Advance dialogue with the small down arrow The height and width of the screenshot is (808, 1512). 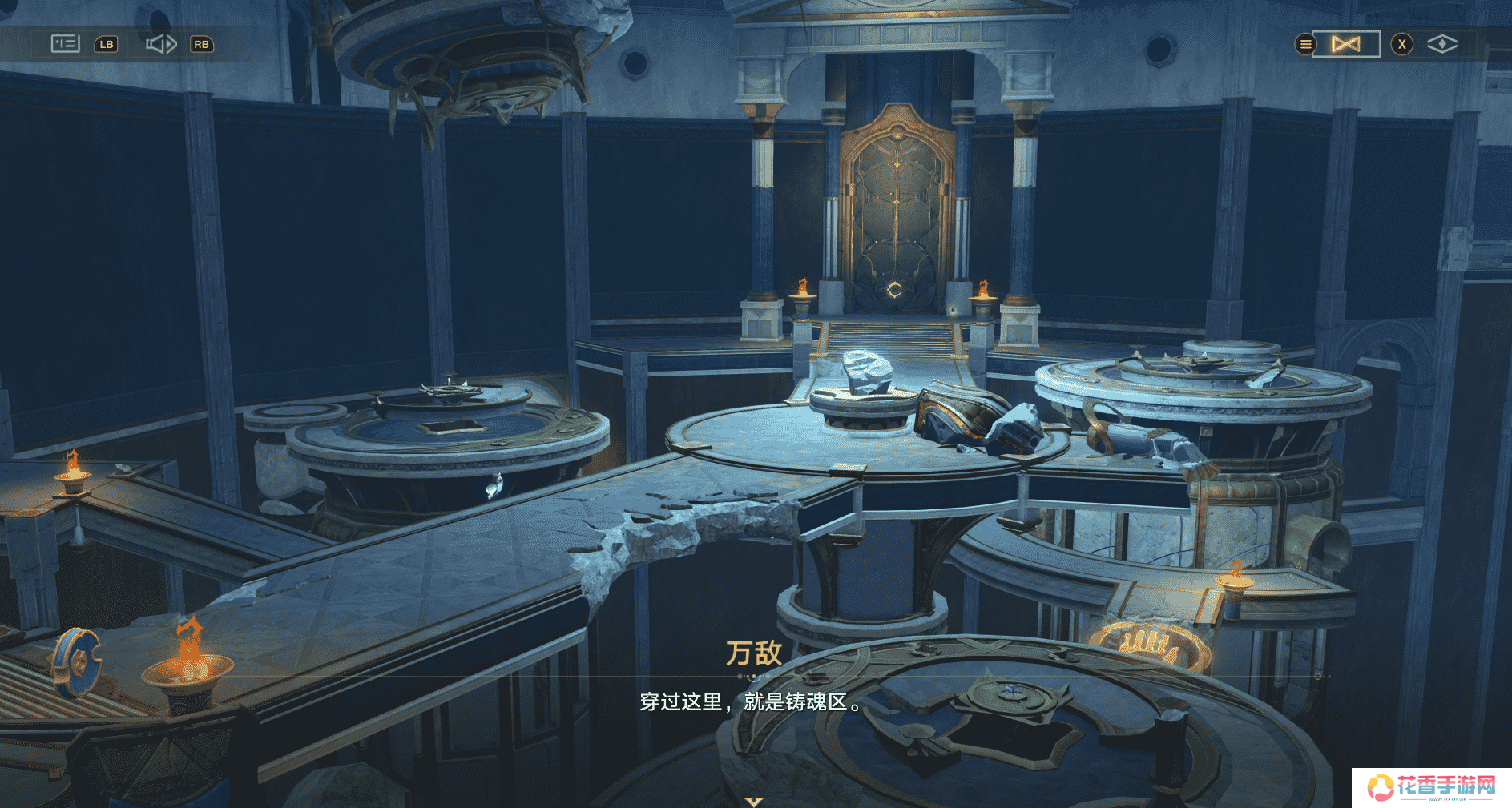[x=753, y=801]
